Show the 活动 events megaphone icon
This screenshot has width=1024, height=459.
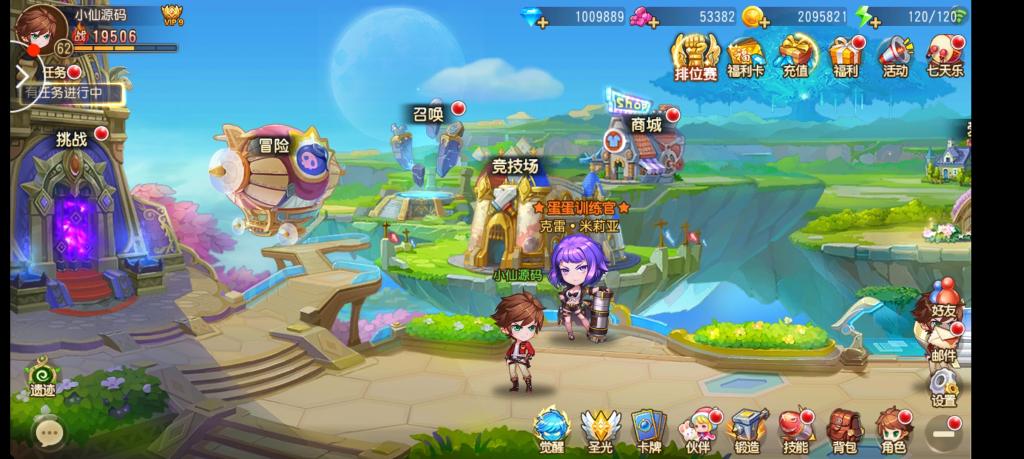click(x=894, y=55)
